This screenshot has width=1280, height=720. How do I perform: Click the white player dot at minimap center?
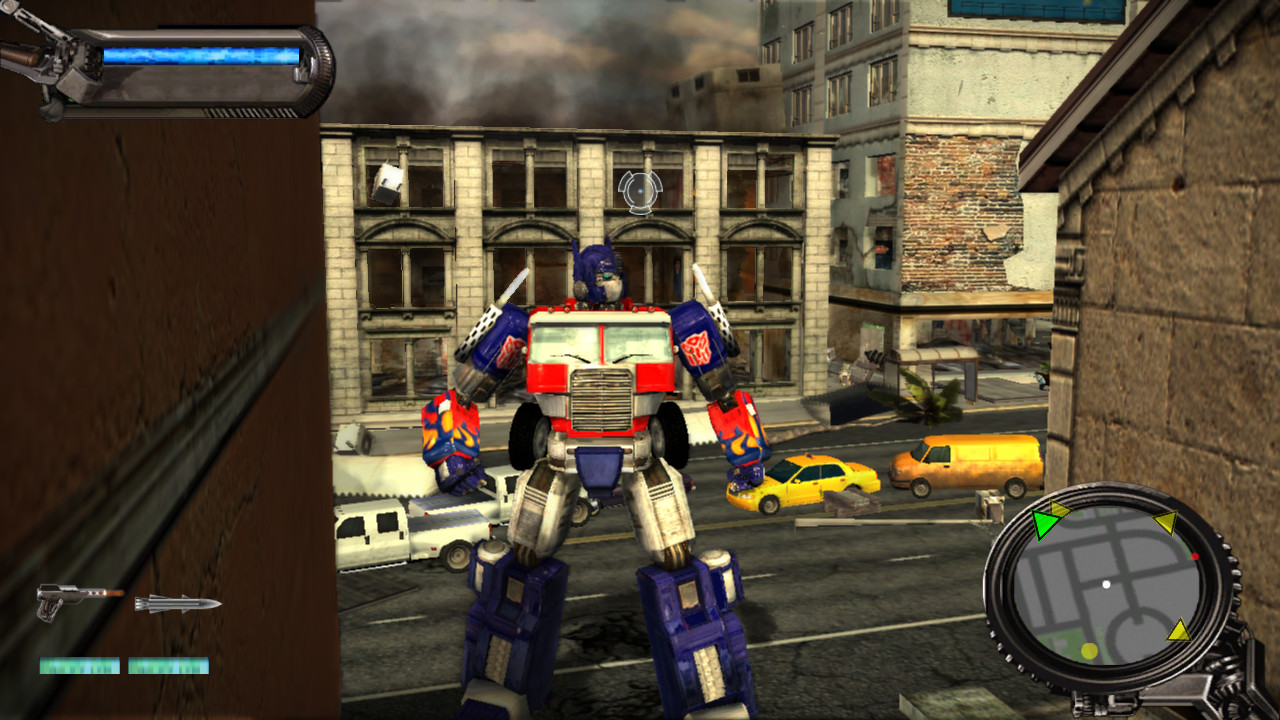coord(1106,584)
